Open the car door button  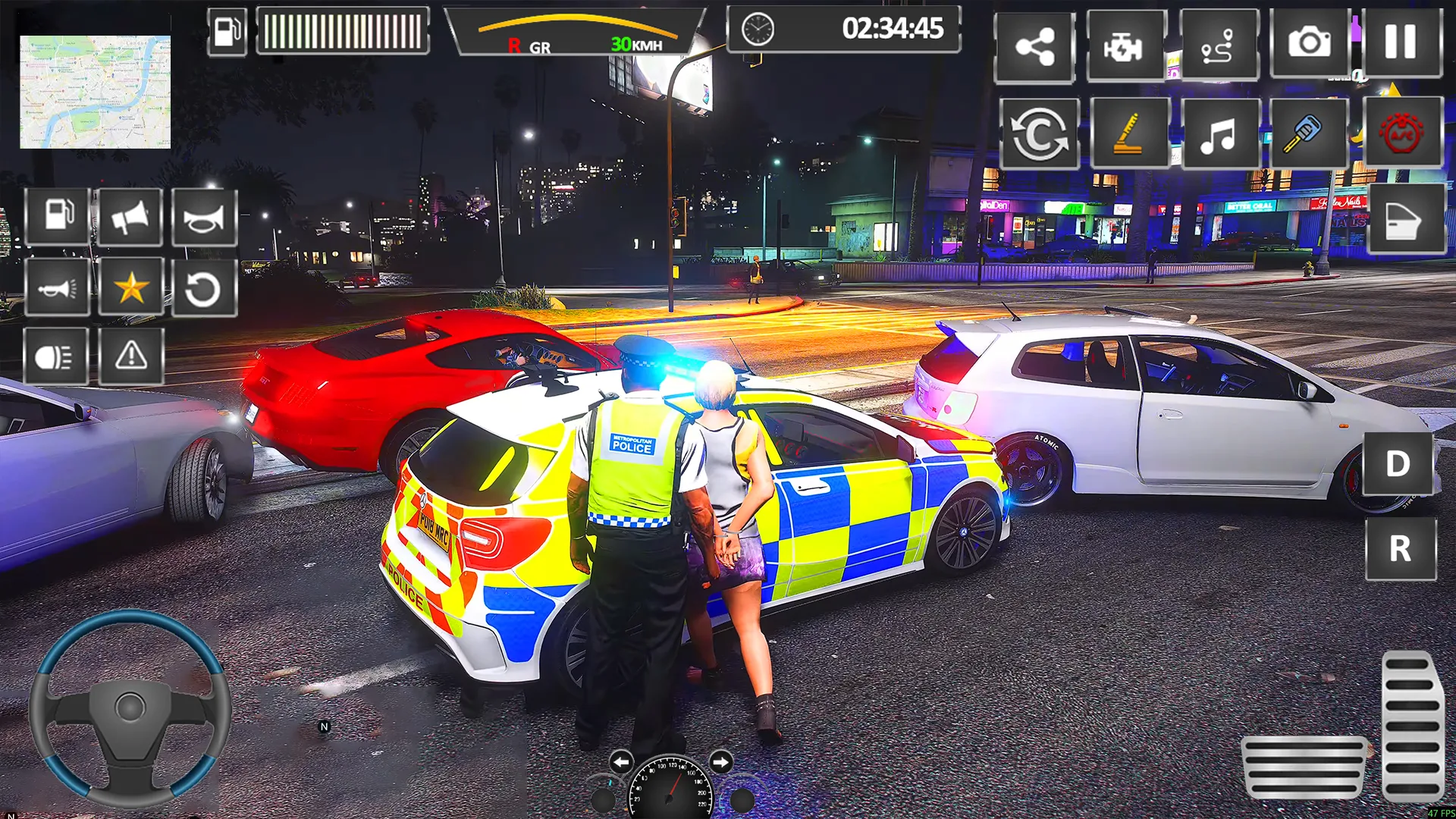pyautogui.click(x=1404, y=219)
